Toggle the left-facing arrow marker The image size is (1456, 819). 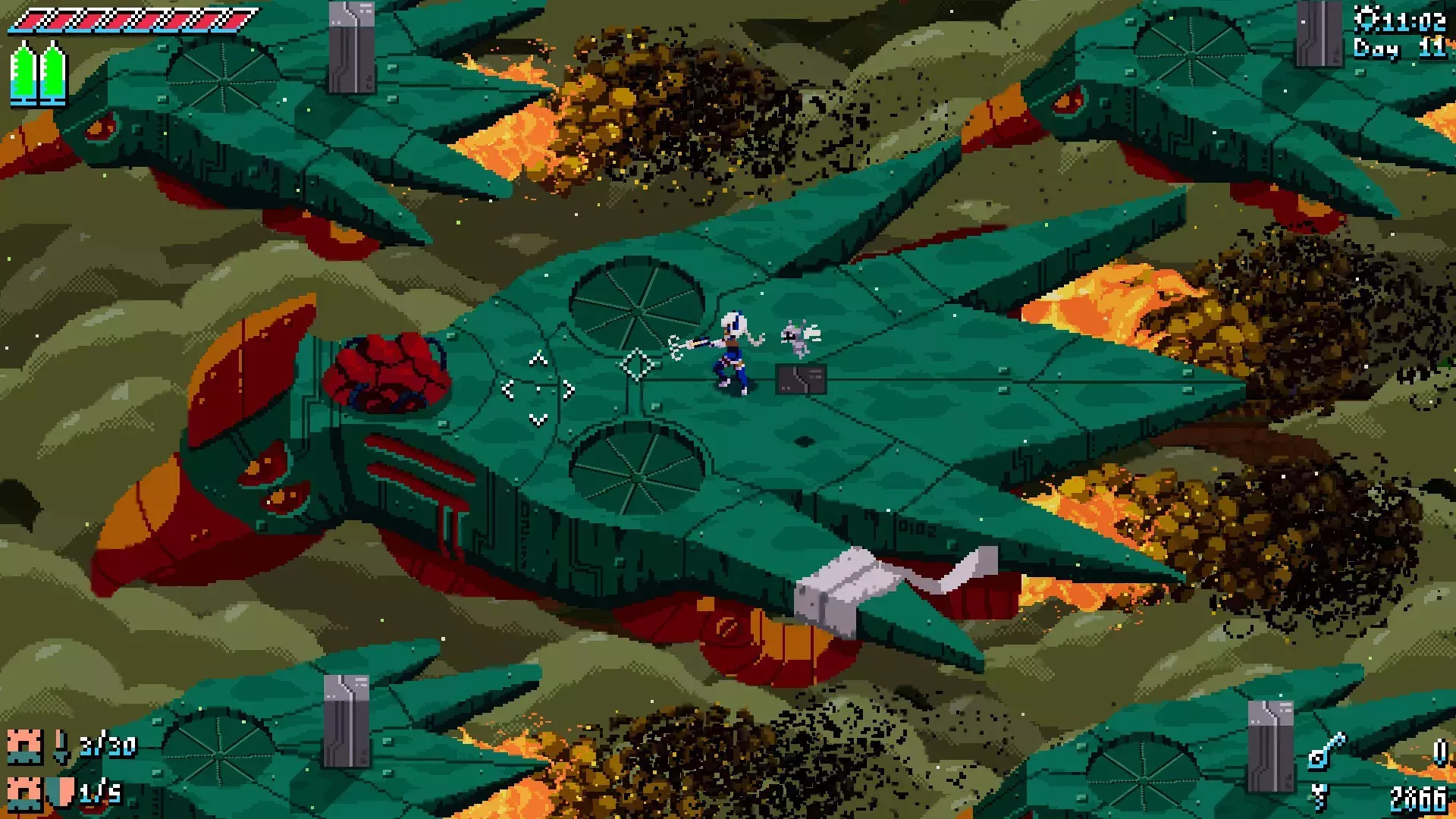(507, 390)
